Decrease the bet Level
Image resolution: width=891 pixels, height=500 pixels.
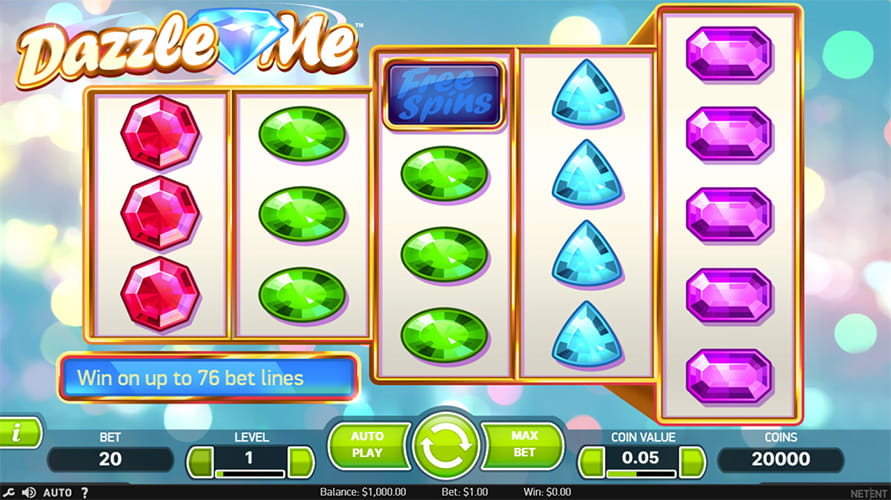coord(200,461)
